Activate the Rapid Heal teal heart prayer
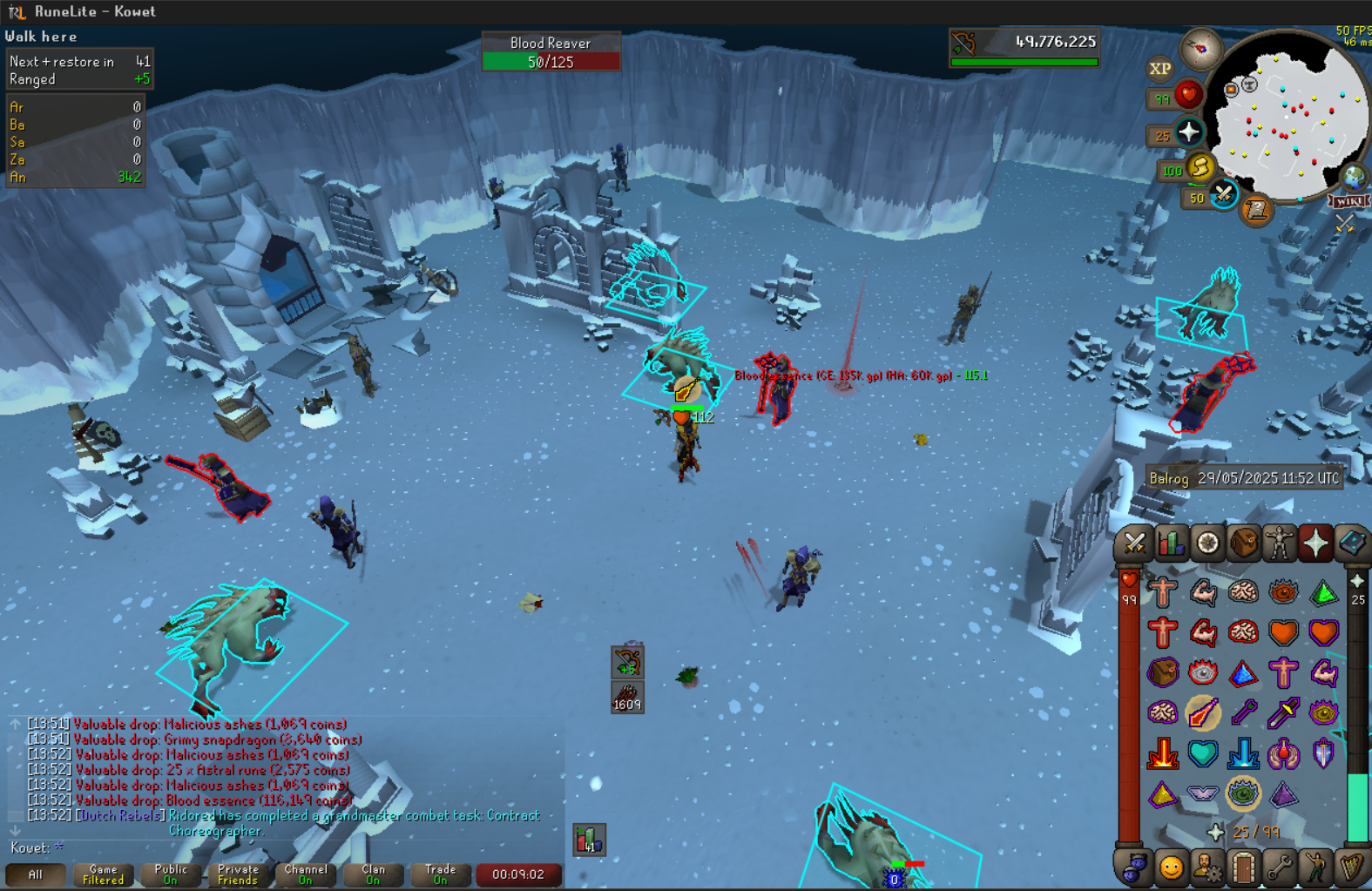 click(x=1203, y=753)
